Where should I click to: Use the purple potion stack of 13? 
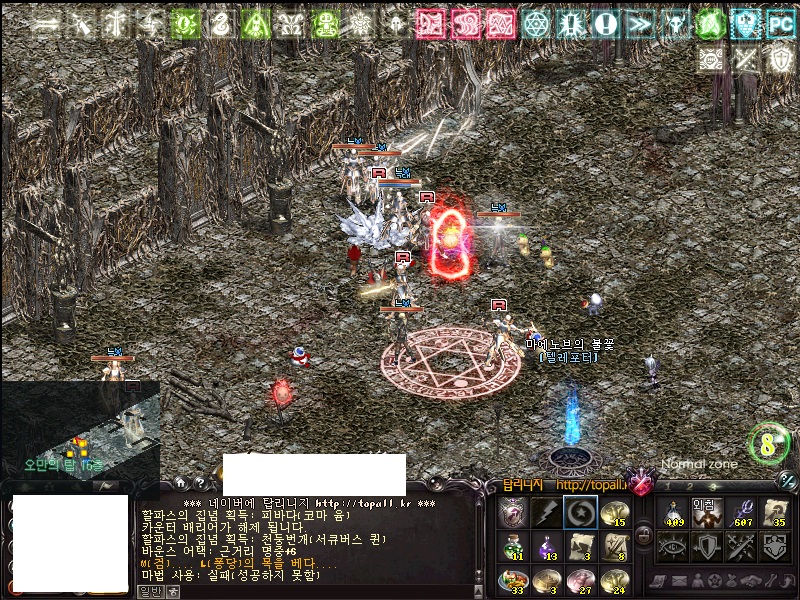[546, 546]
